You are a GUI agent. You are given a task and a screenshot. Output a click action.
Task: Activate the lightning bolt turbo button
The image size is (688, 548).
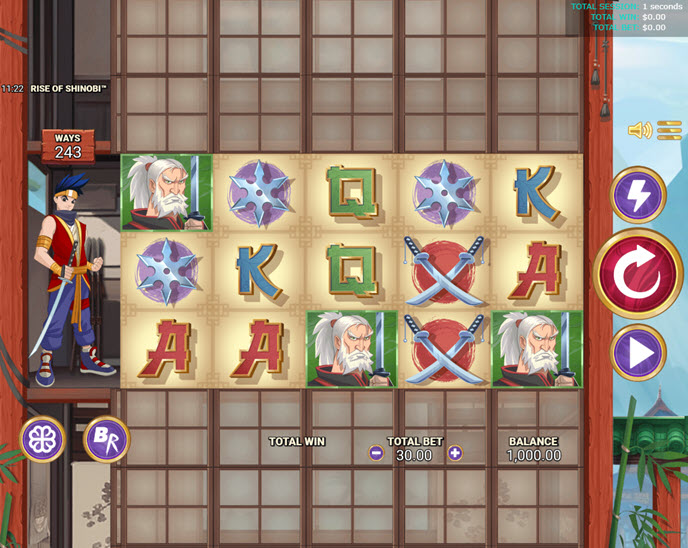tap(638, 194)
